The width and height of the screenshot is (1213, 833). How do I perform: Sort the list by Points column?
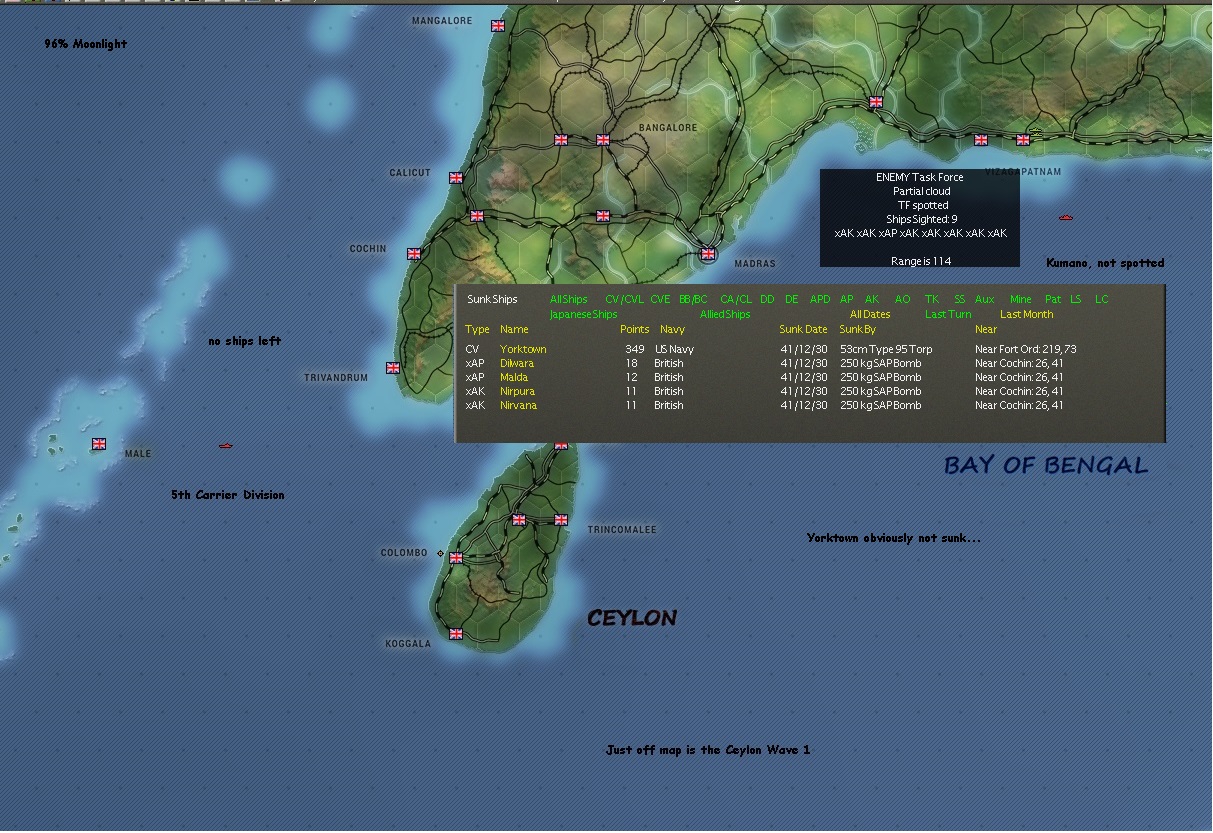click(x=634, y=329)
